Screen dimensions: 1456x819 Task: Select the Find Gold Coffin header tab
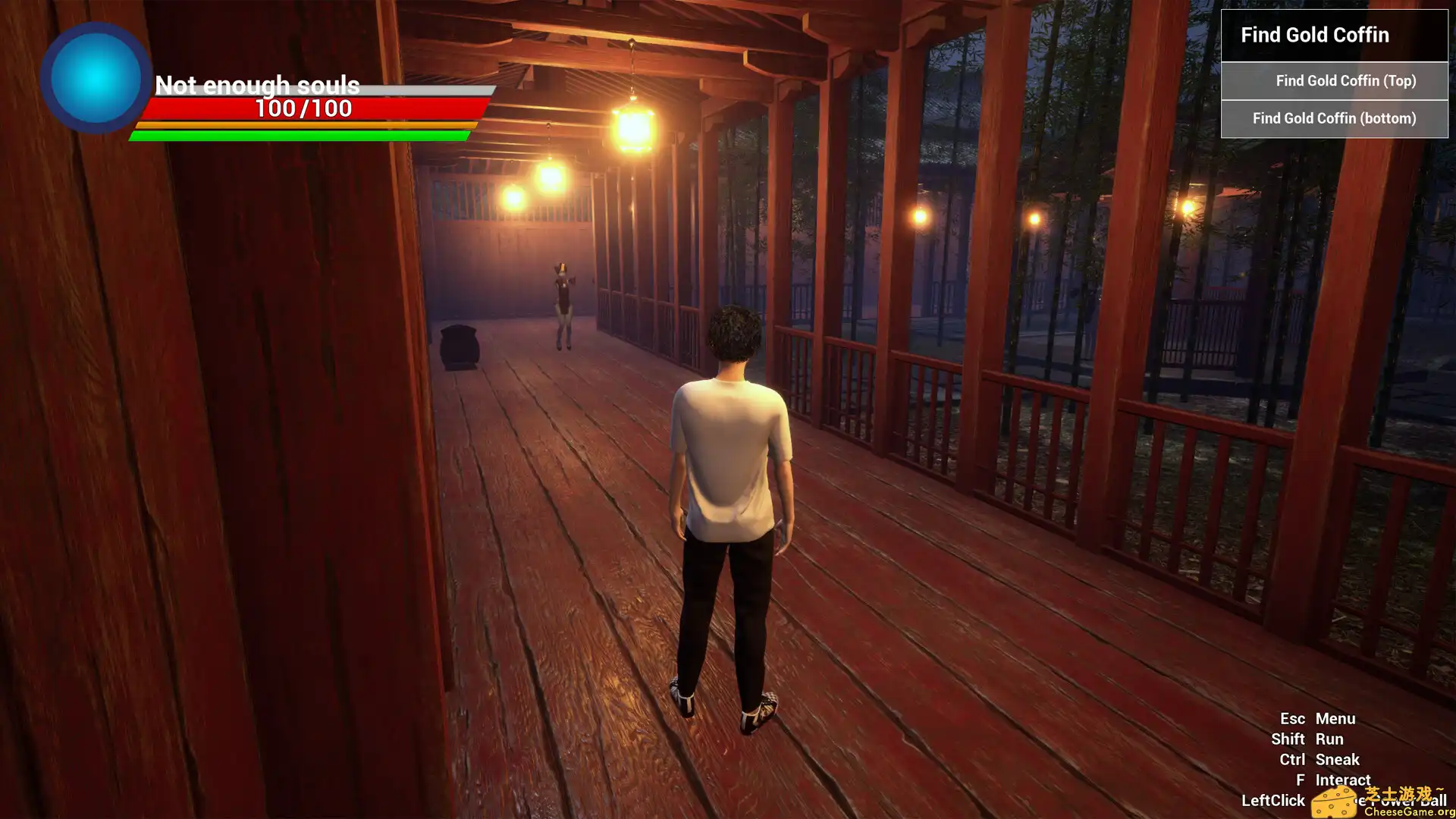pyautogui.click(x=1315, y=35)
